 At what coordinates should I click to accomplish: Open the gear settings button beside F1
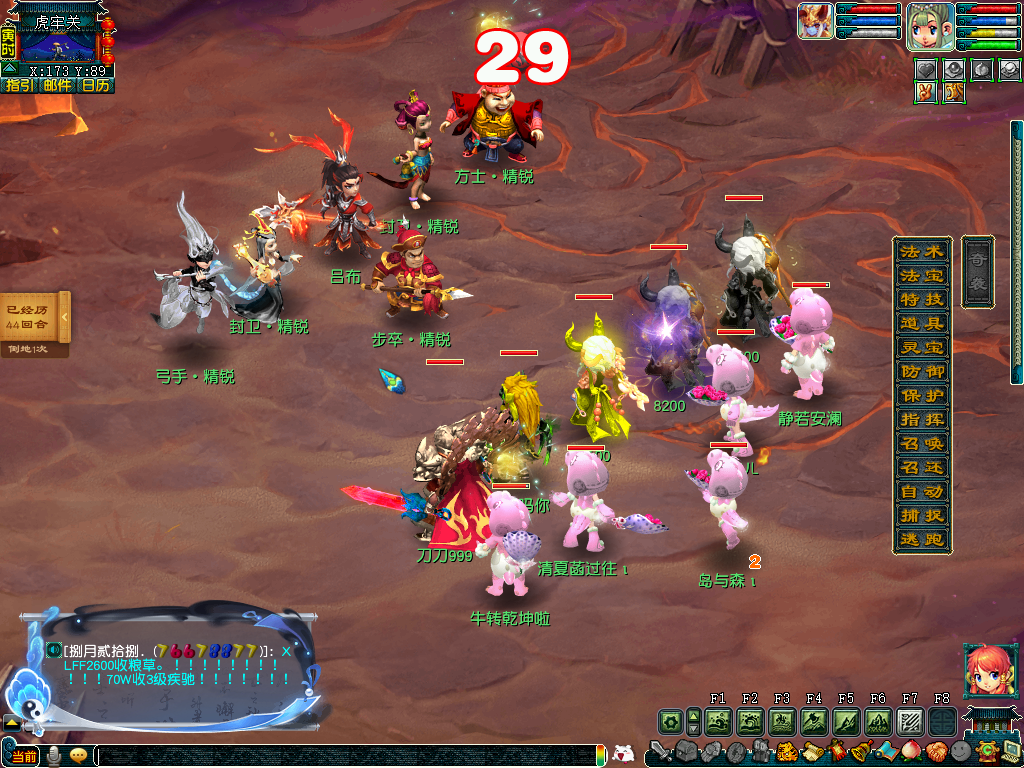[x=670, y=721]
